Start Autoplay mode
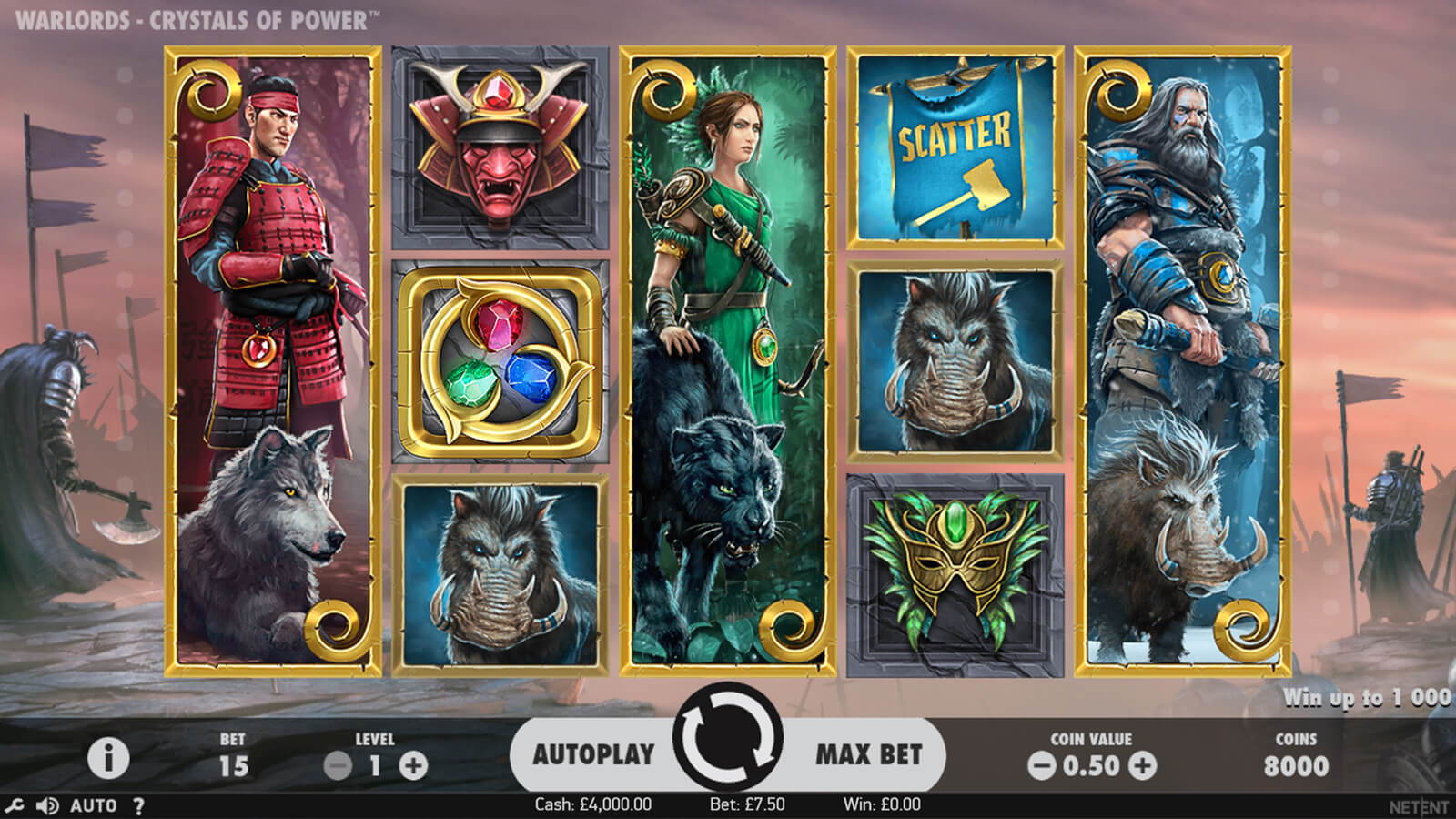Viewport: 1456px width, 819px height. 593,754
